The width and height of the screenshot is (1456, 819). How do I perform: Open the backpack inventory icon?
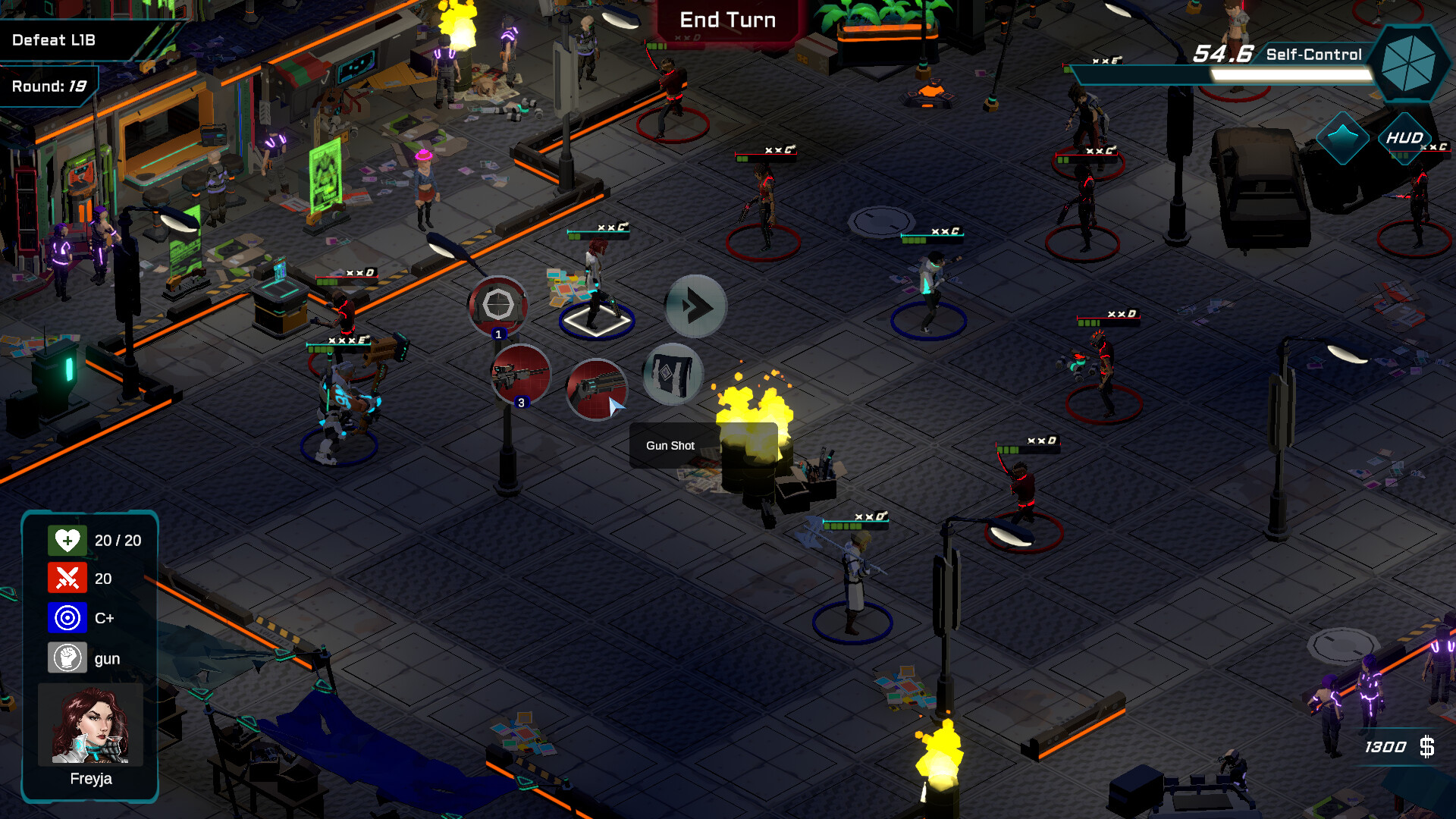pyautogui.click(x=672, y=373)
